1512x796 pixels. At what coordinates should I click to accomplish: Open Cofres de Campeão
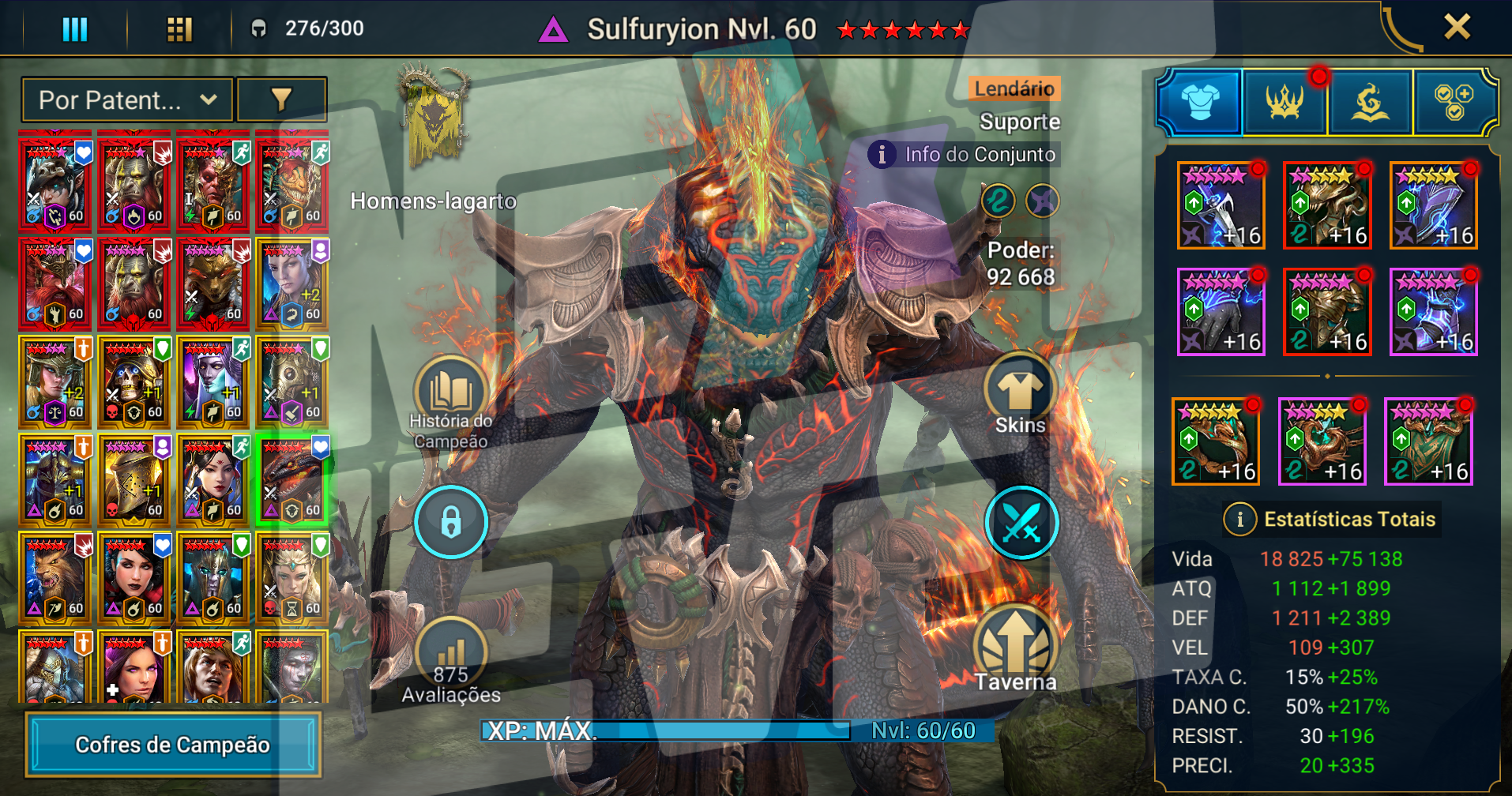173,745
